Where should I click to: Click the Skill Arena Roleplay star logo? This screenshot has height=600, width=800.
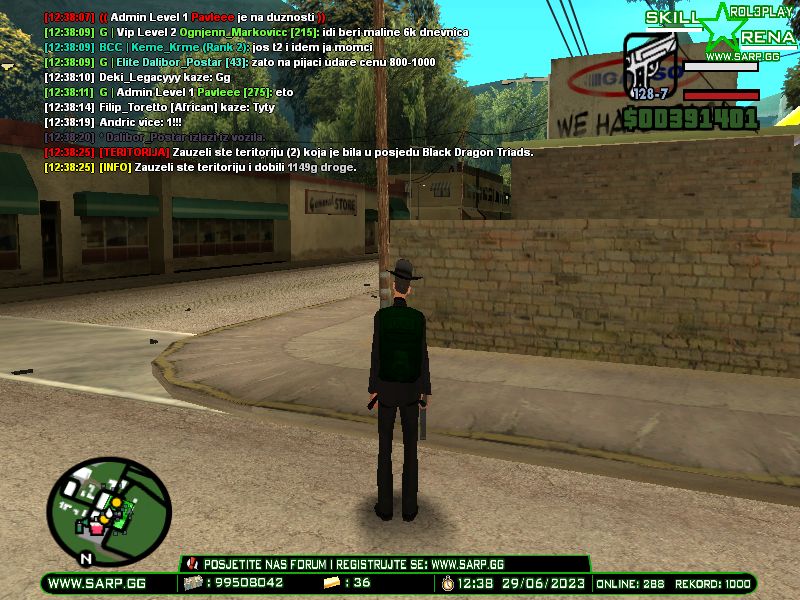coord(723,30)
